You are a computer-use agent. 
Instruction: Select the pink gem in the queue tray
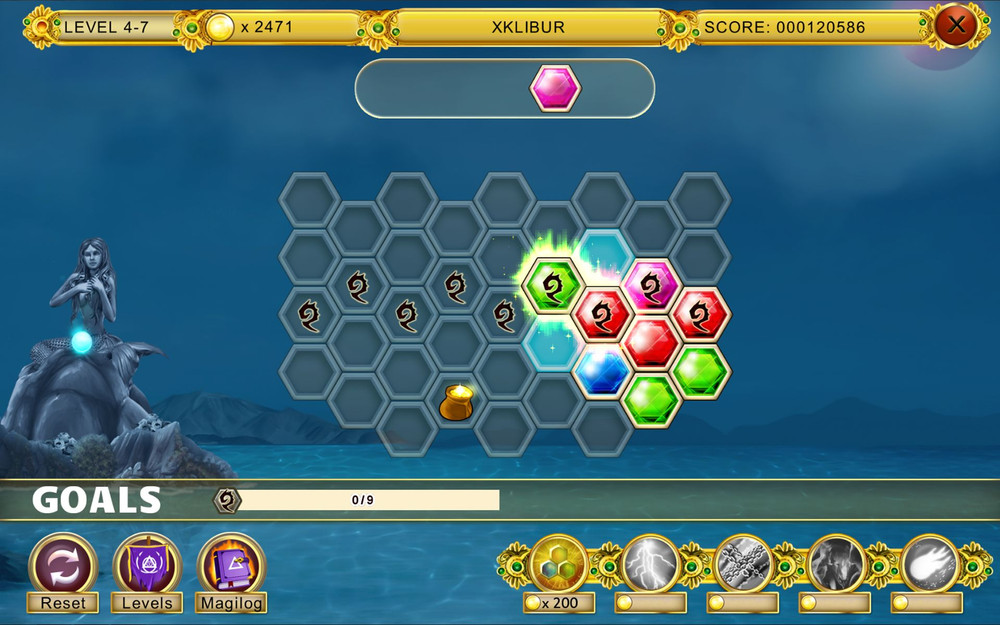pyautogui.click(x=555, y=88)
